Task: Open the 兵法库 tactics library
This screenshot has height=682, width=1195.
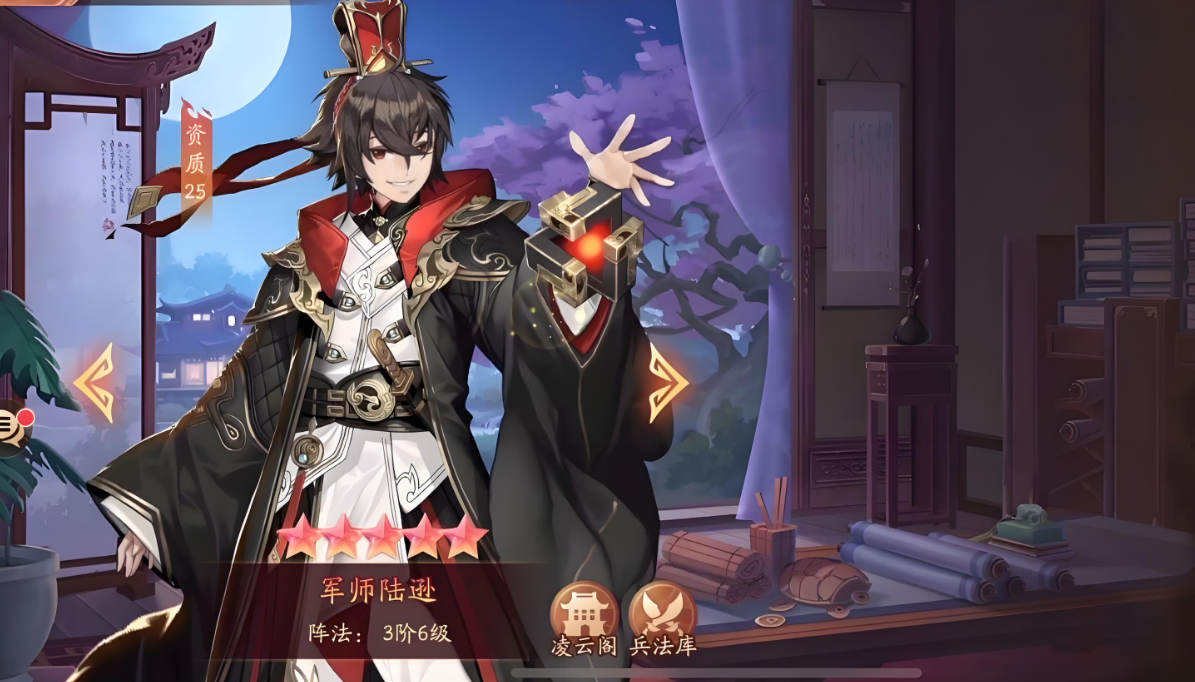Action: (x=662, y=612)
